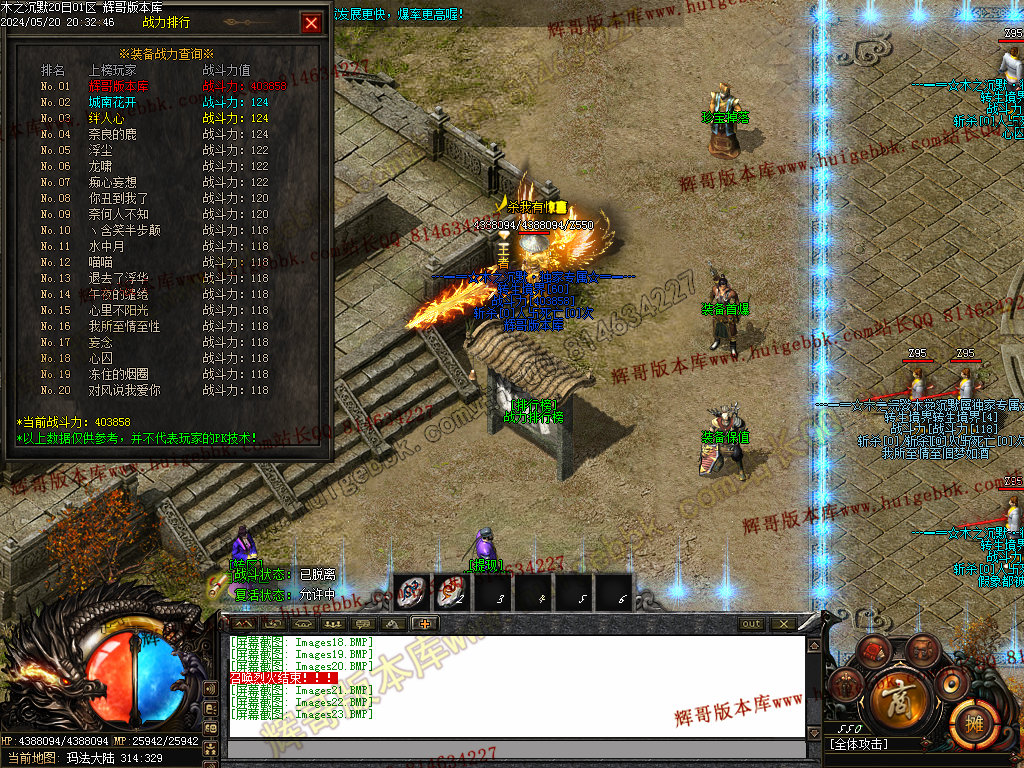Switch attack mode label 全体攻击
Screen dimensions: 1024x768
(860, 744)
